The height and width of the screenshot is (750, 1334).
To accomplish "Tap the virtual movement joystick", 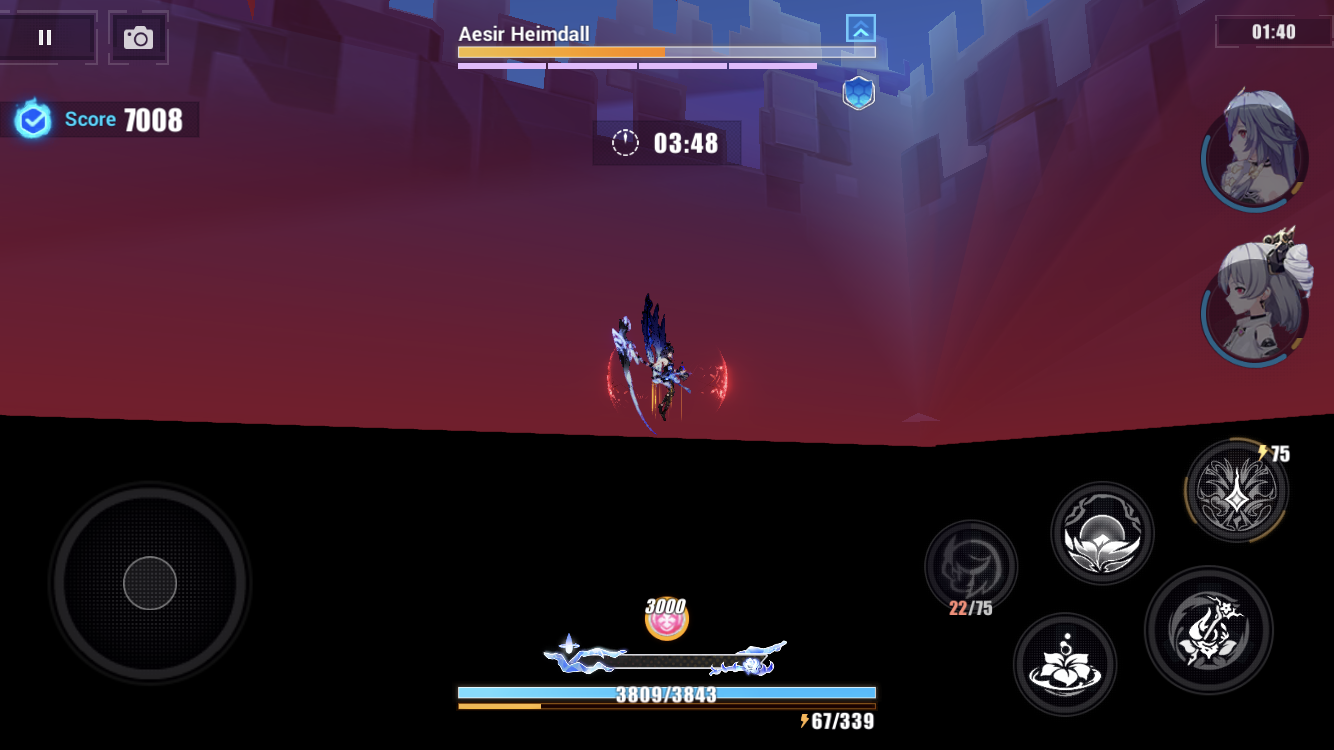I will 148,583.
